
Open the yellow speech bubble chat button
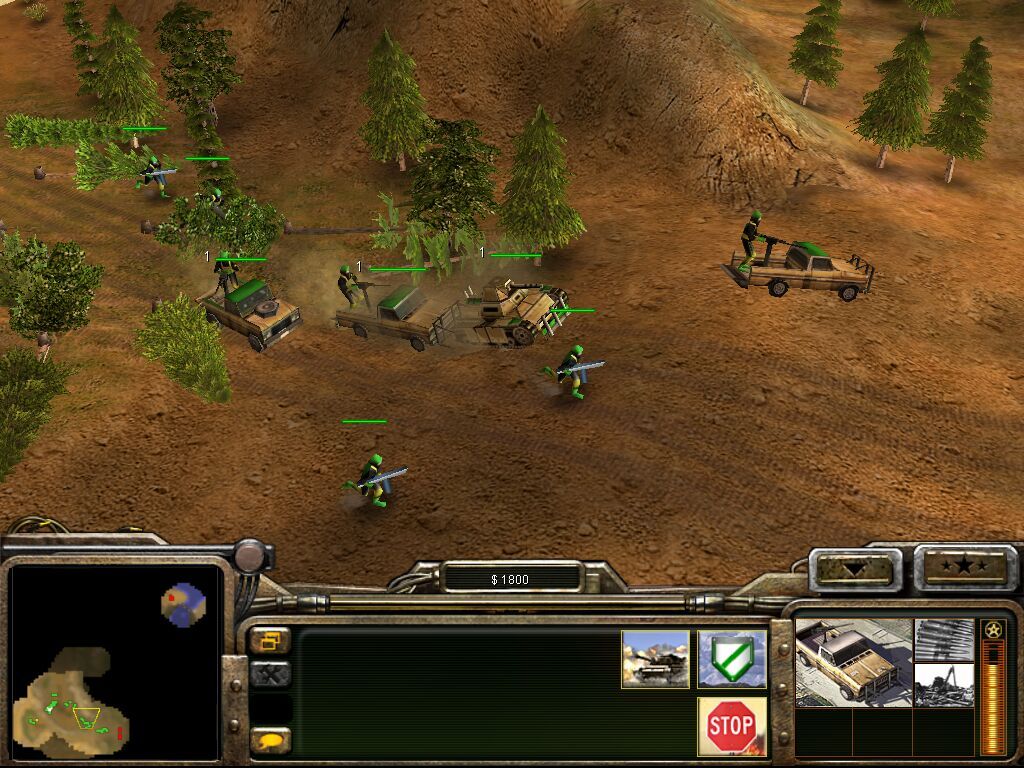[270, 740]
